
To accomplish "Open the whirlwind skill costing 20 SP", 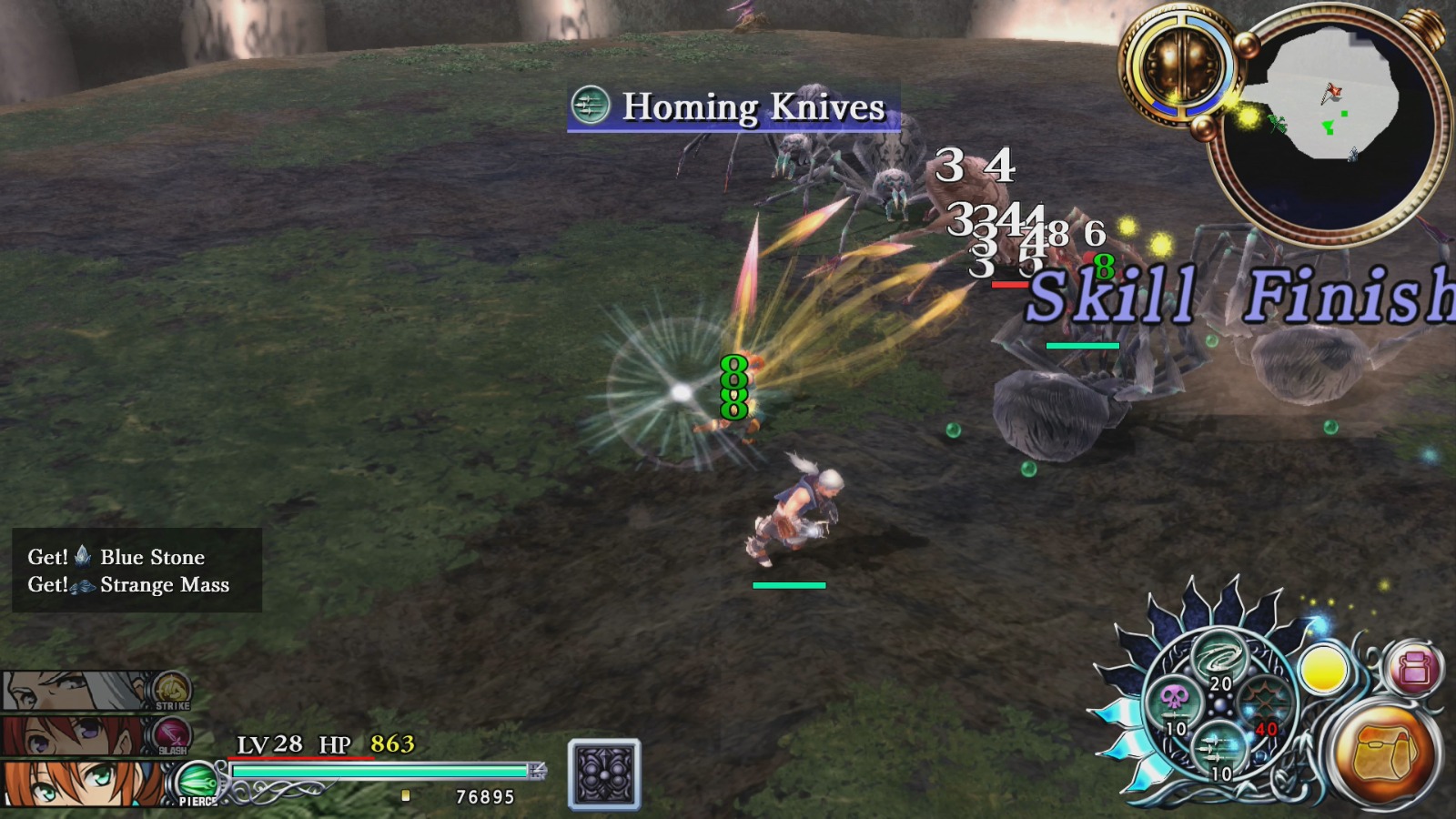I will (x=1220, y=657).
